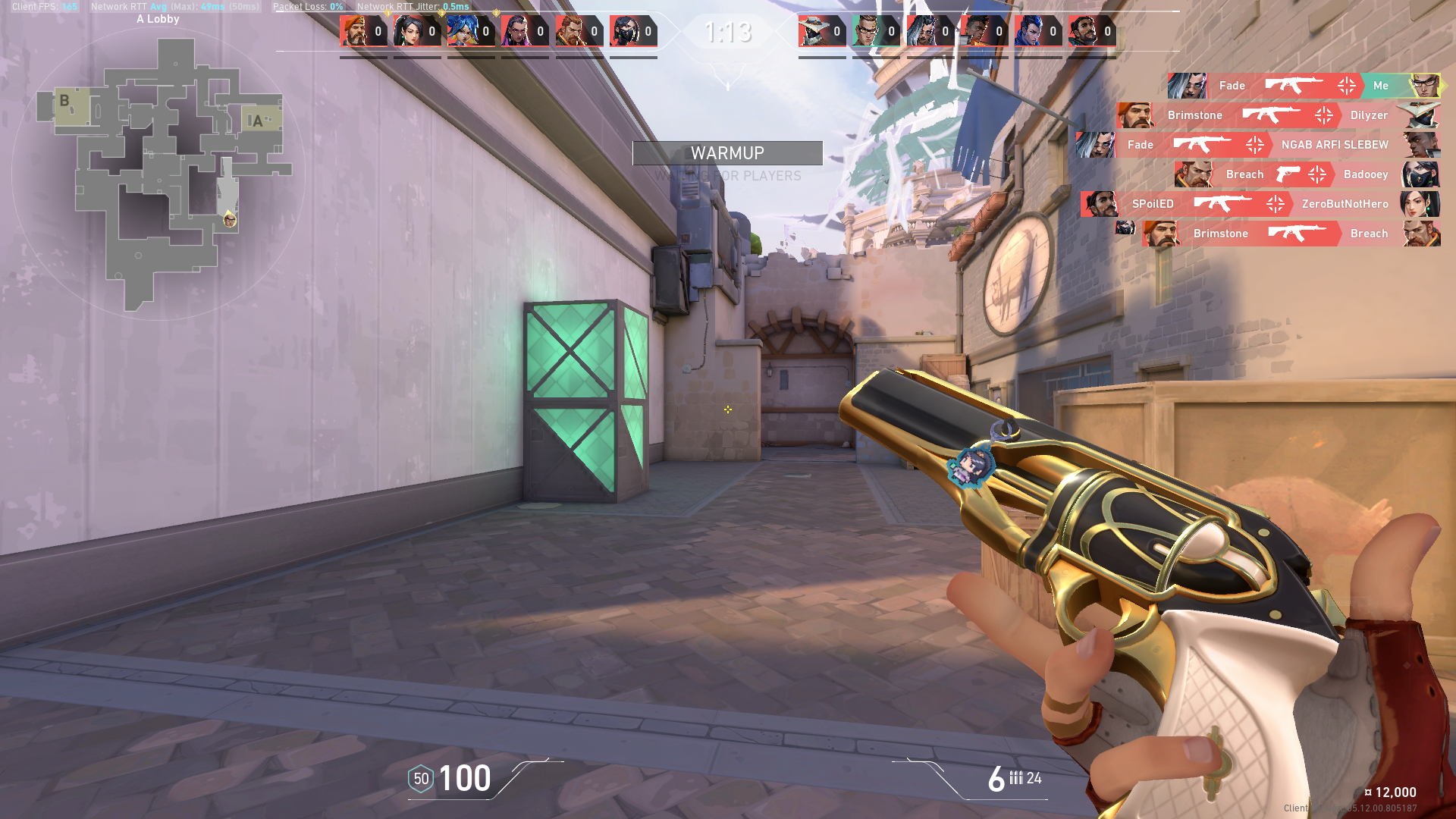1456x819 pixels.
Task: Click the Vandal icon in Fade's kill on Me
Action: click(x=1293, y=86)
